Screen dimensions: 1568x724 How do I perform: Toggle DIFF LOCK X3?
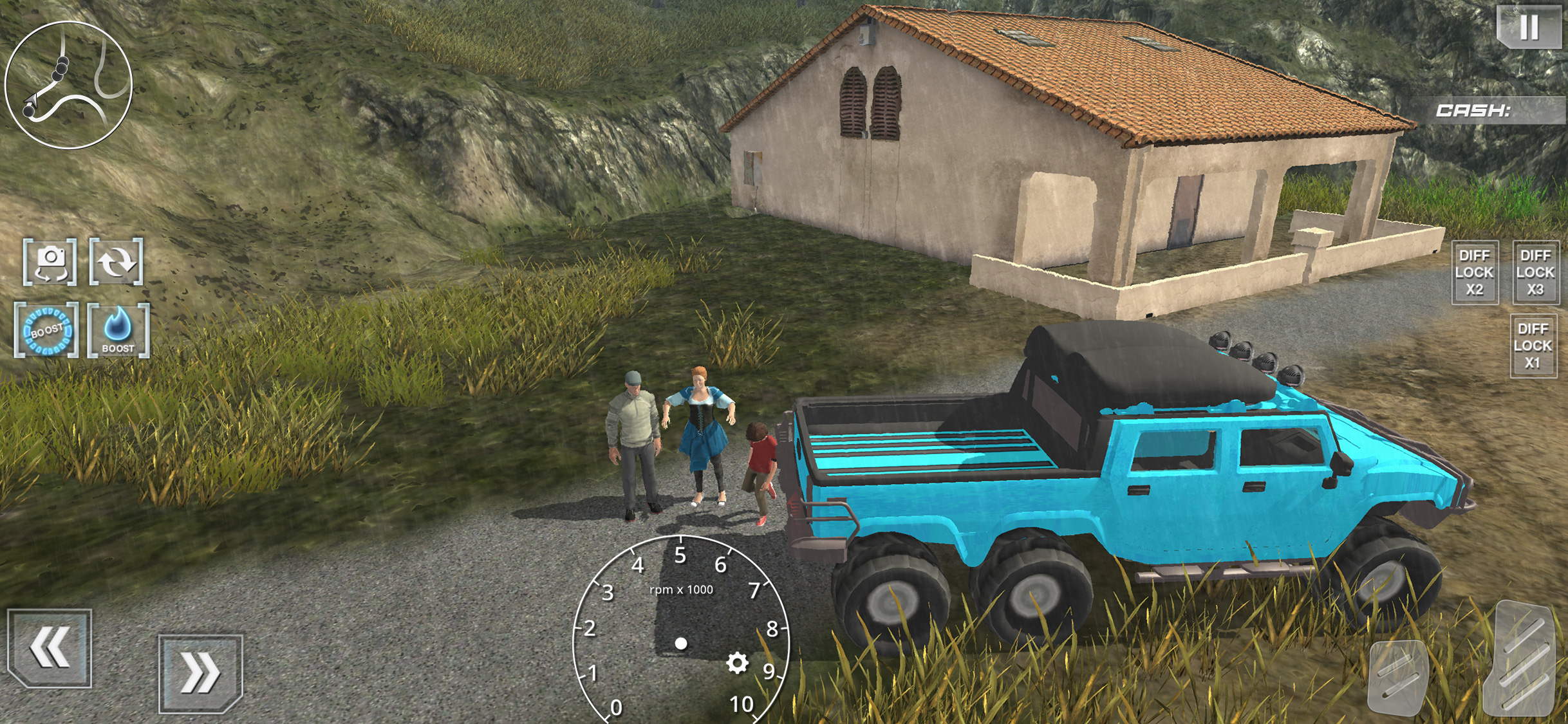pos(1535,272)
